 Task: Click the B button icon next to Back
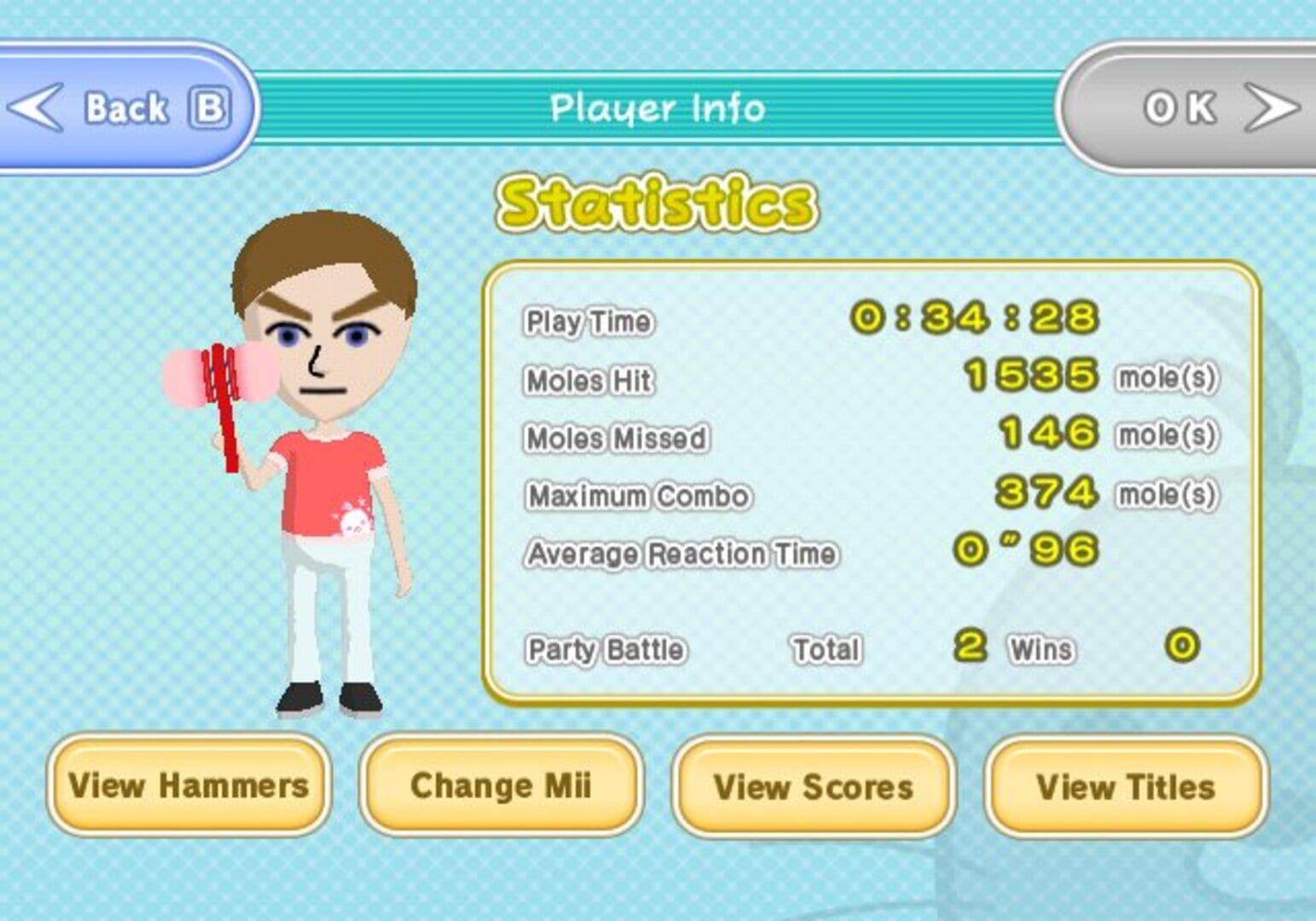tap(210, 106)
